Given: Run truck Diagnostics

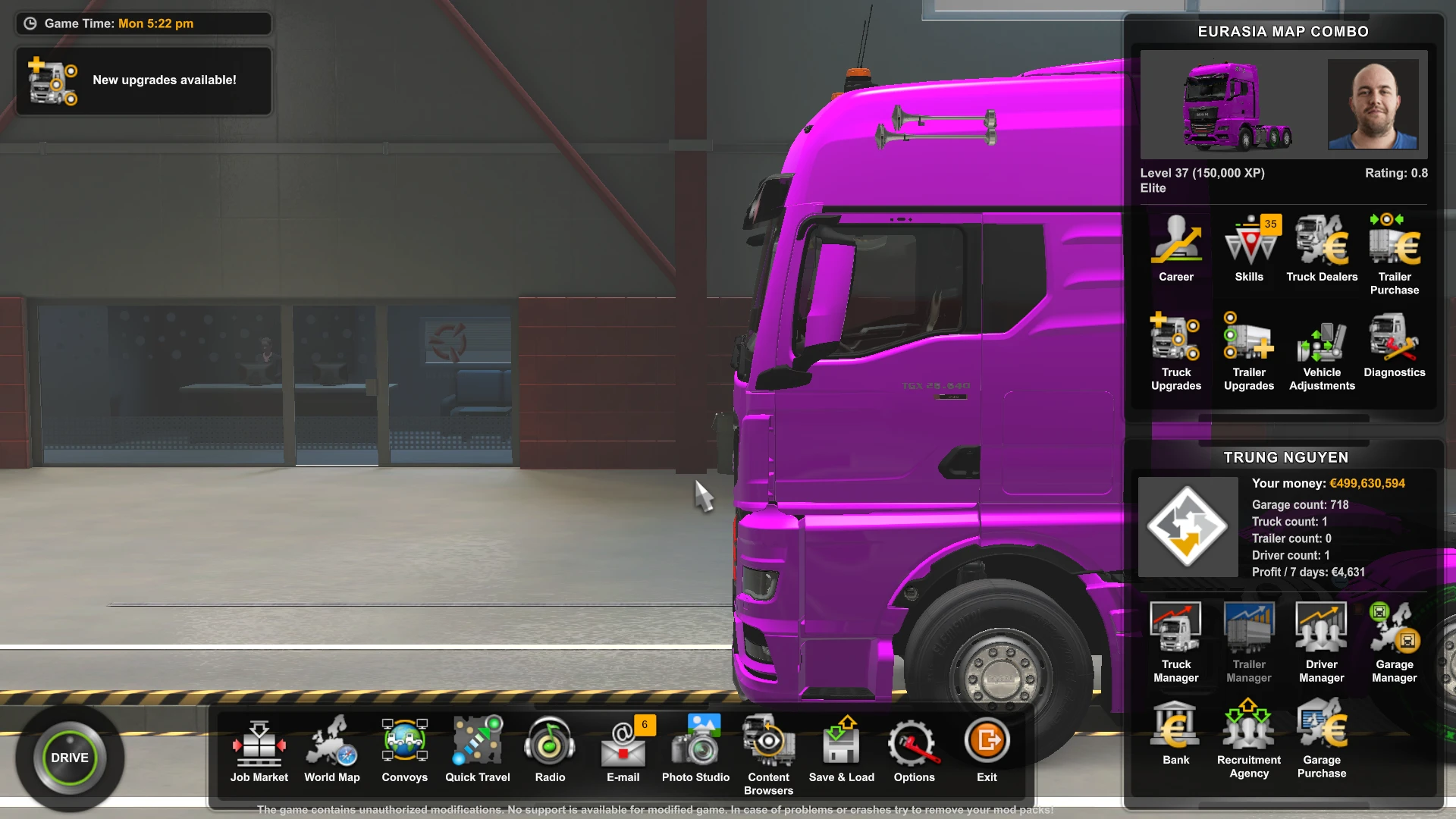Looking at the screenshot, I should 1394,341.
